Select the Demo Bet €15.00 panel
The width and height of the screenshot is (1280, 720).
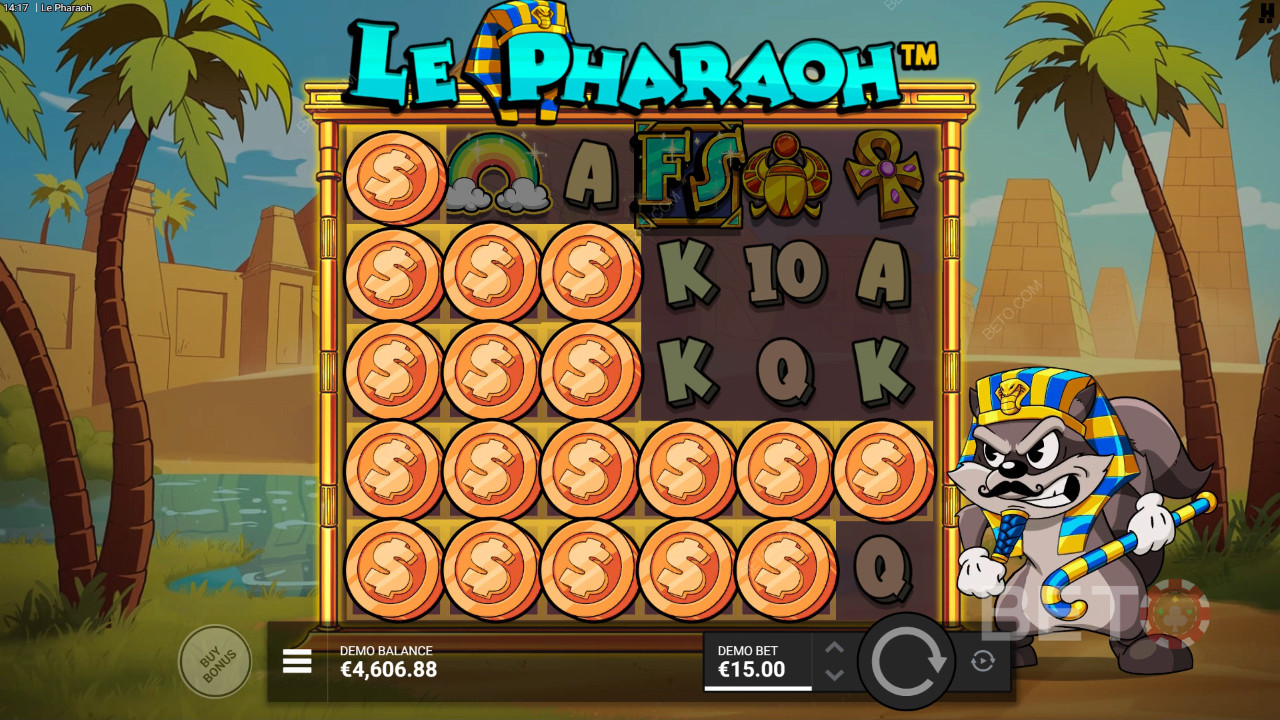(x=757, y=661)
